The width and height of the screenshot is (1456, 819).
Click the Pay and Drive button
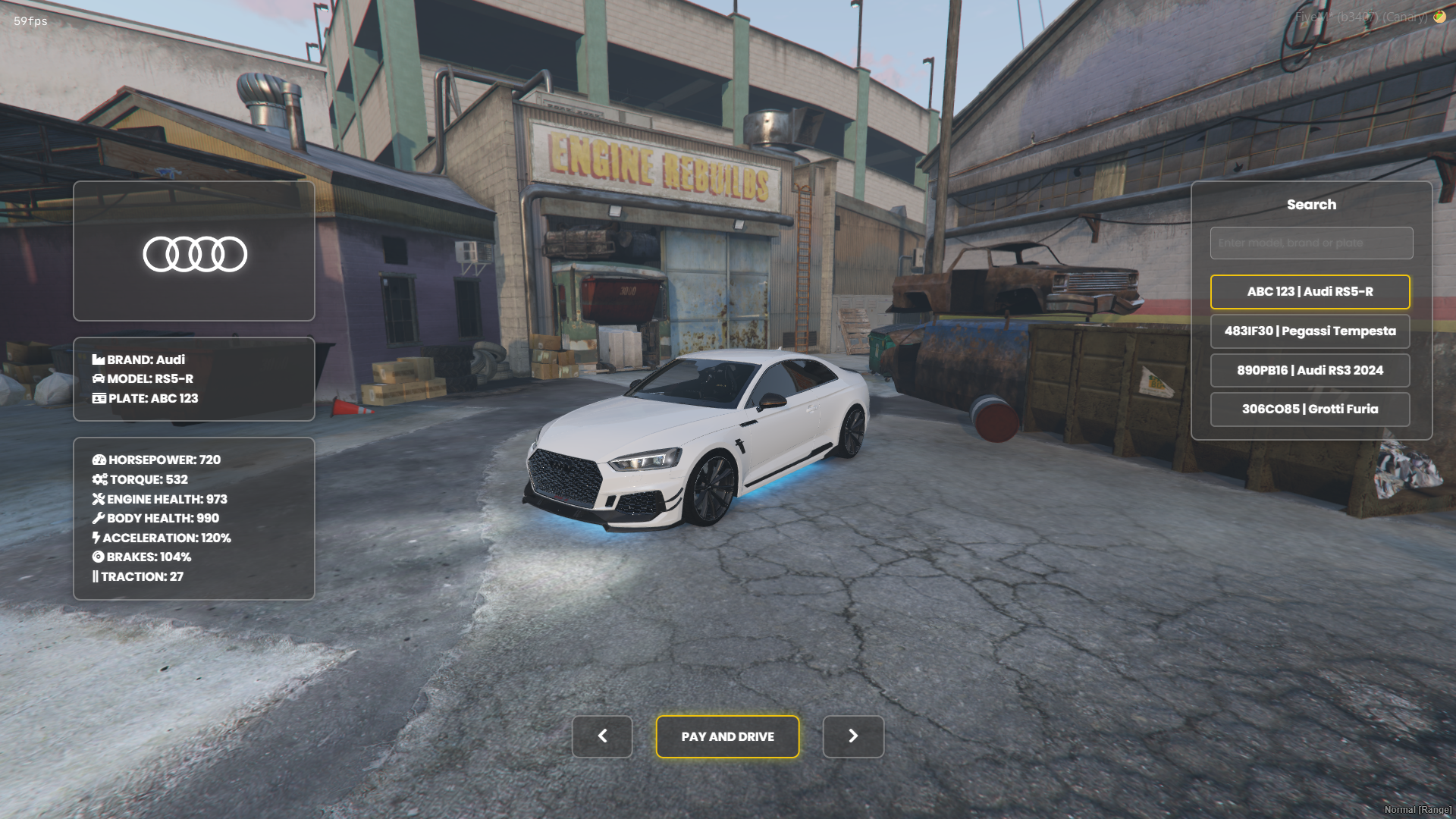coord(727,736)
